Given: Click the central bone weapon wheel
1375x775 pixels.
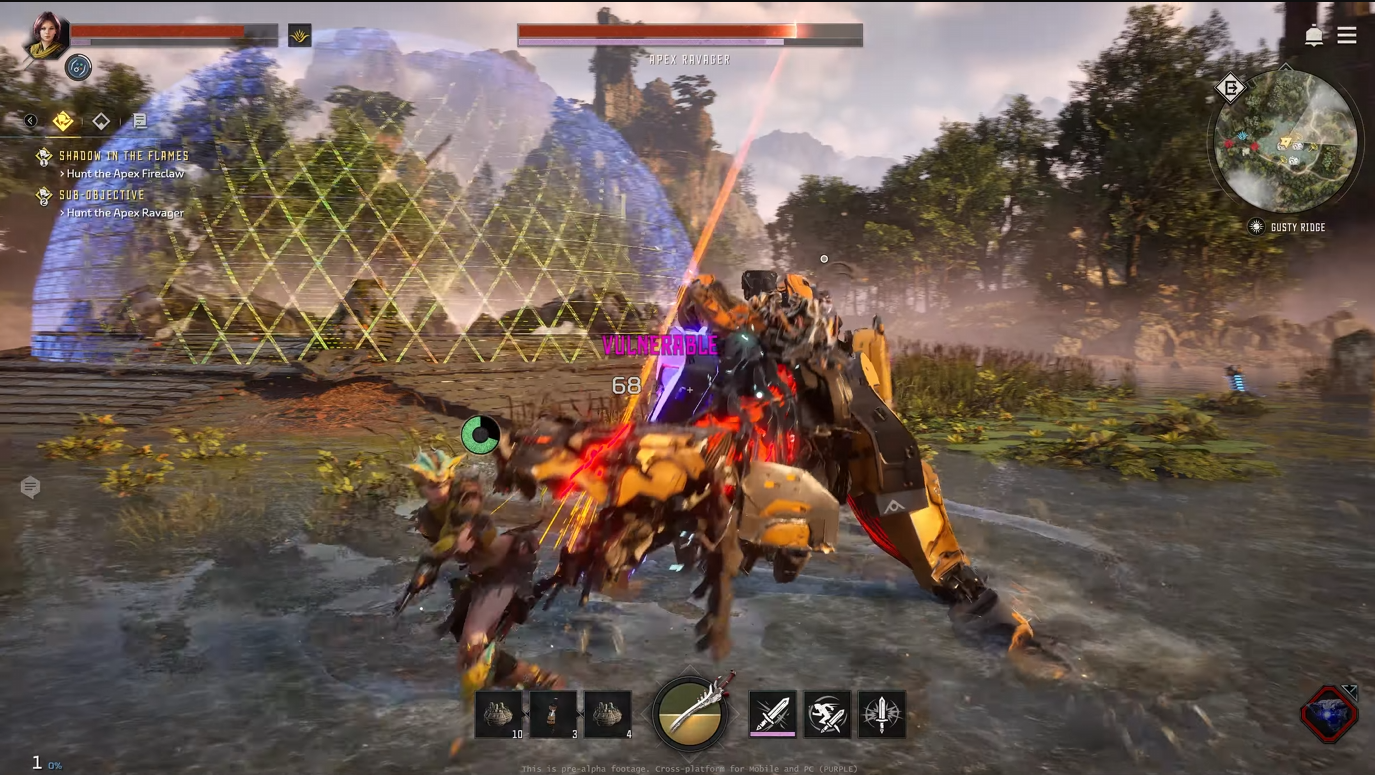Looking at the screenshot, I should coord(689,713).
